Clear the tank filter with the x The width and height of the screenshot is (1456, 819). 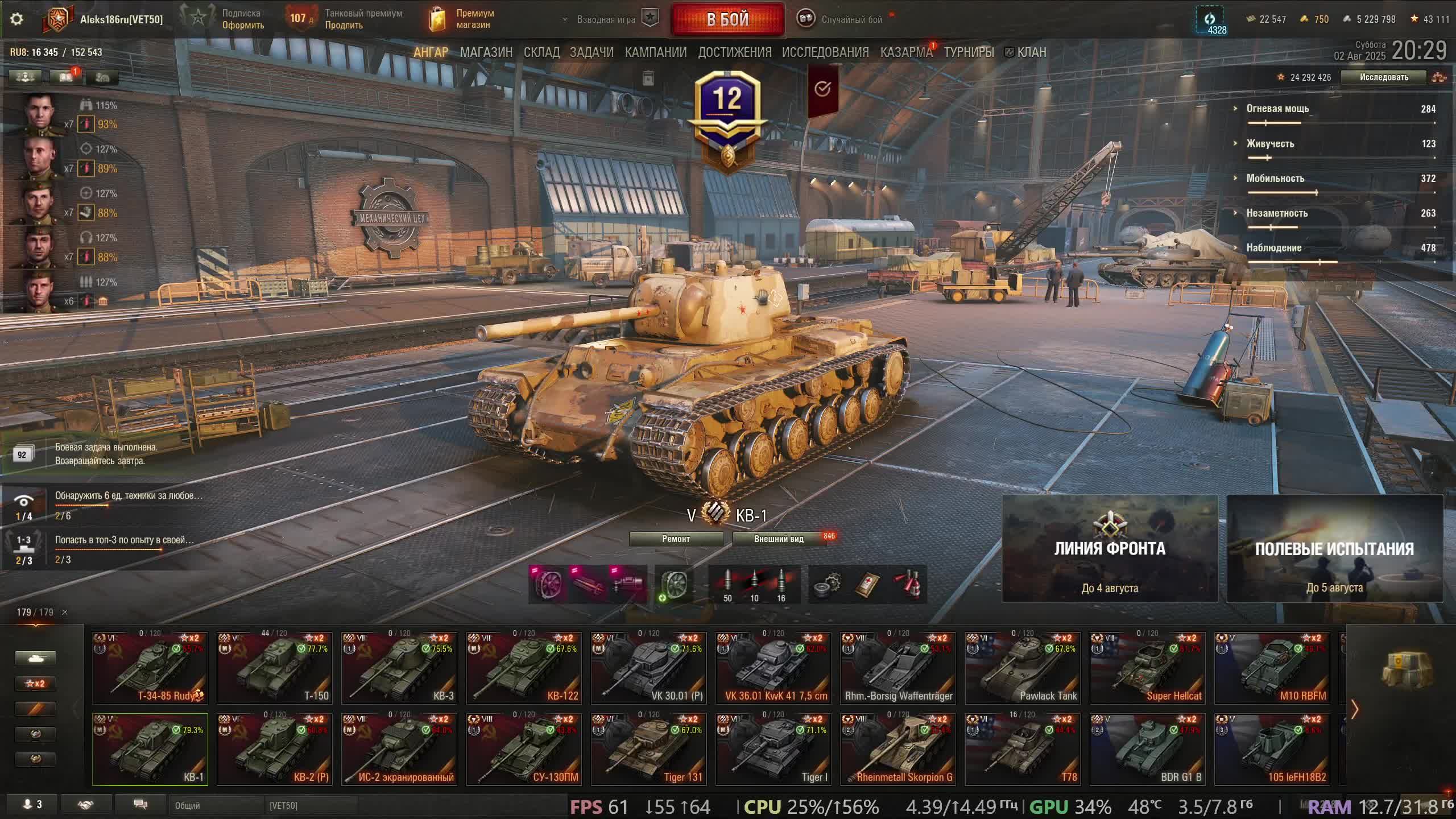[64, 613]
